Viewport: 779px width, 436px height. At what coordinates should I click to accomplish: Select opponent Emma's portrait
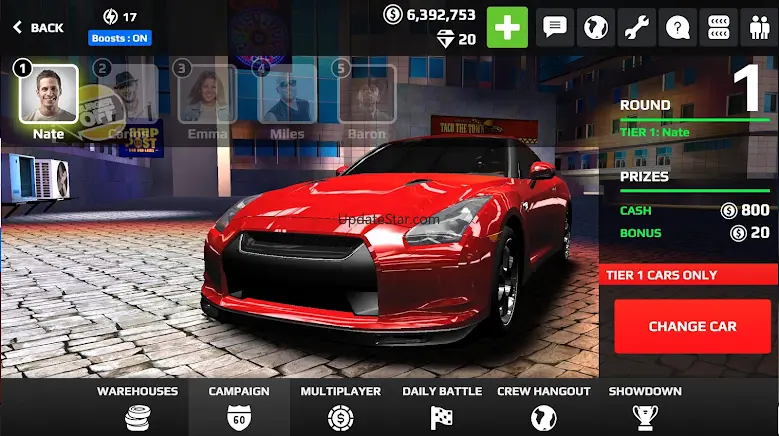click(207, 94)
